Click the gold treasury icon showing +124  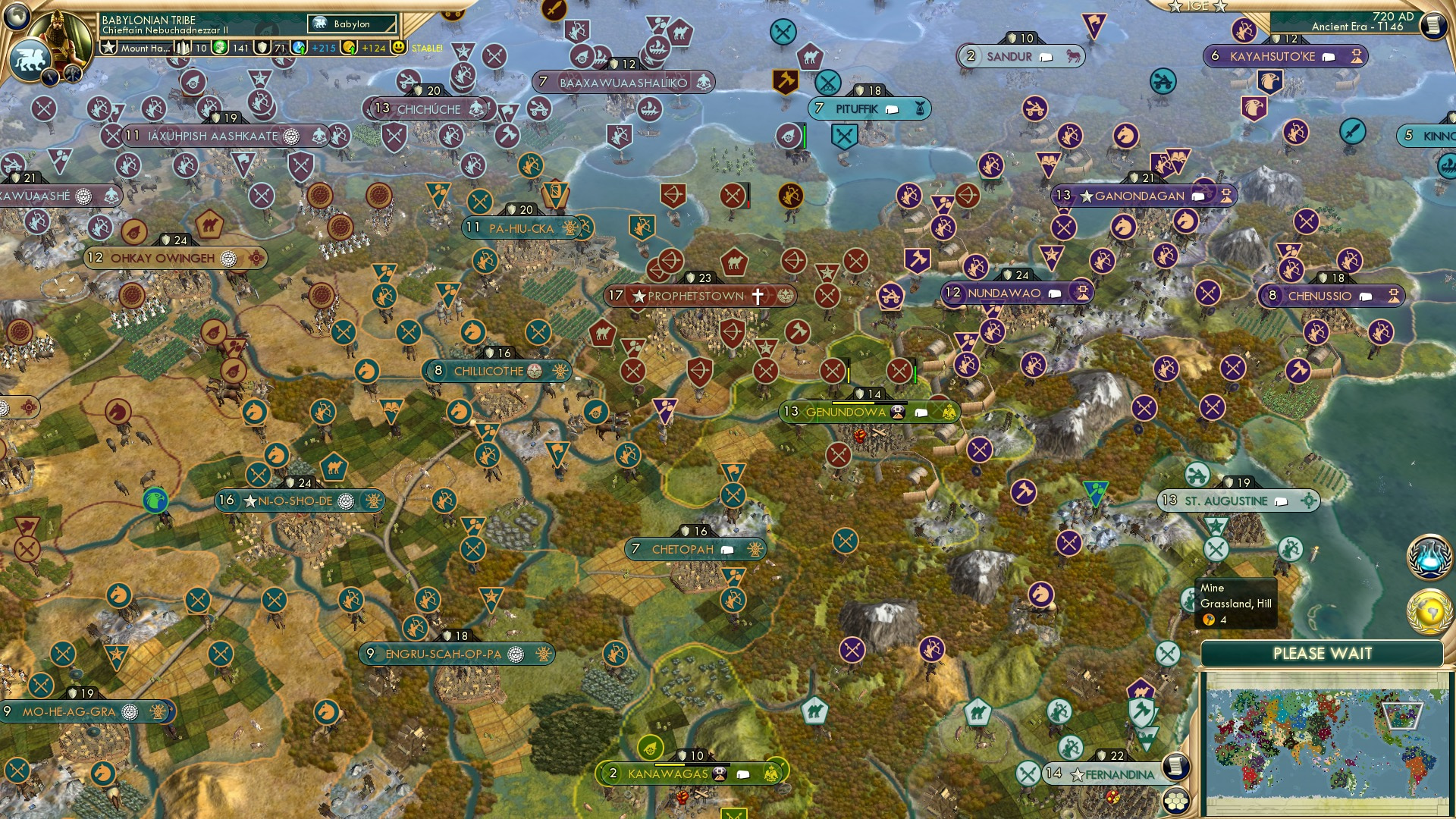[x=348, y=47]
